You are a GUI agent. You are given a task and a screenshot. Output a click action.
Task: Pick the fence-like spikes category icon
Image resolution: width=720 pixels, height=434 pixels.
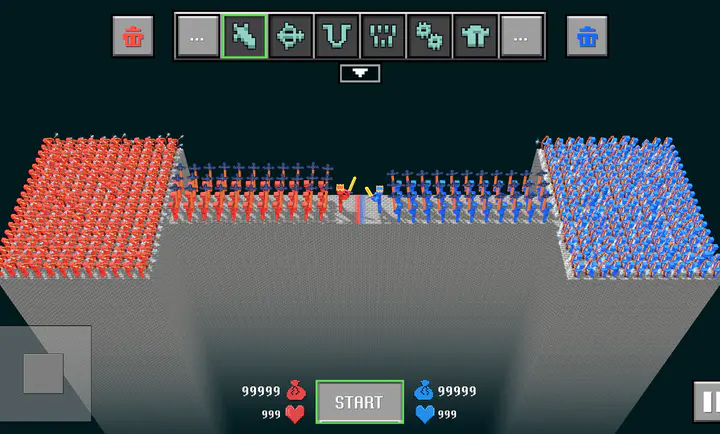click(382, 37)
